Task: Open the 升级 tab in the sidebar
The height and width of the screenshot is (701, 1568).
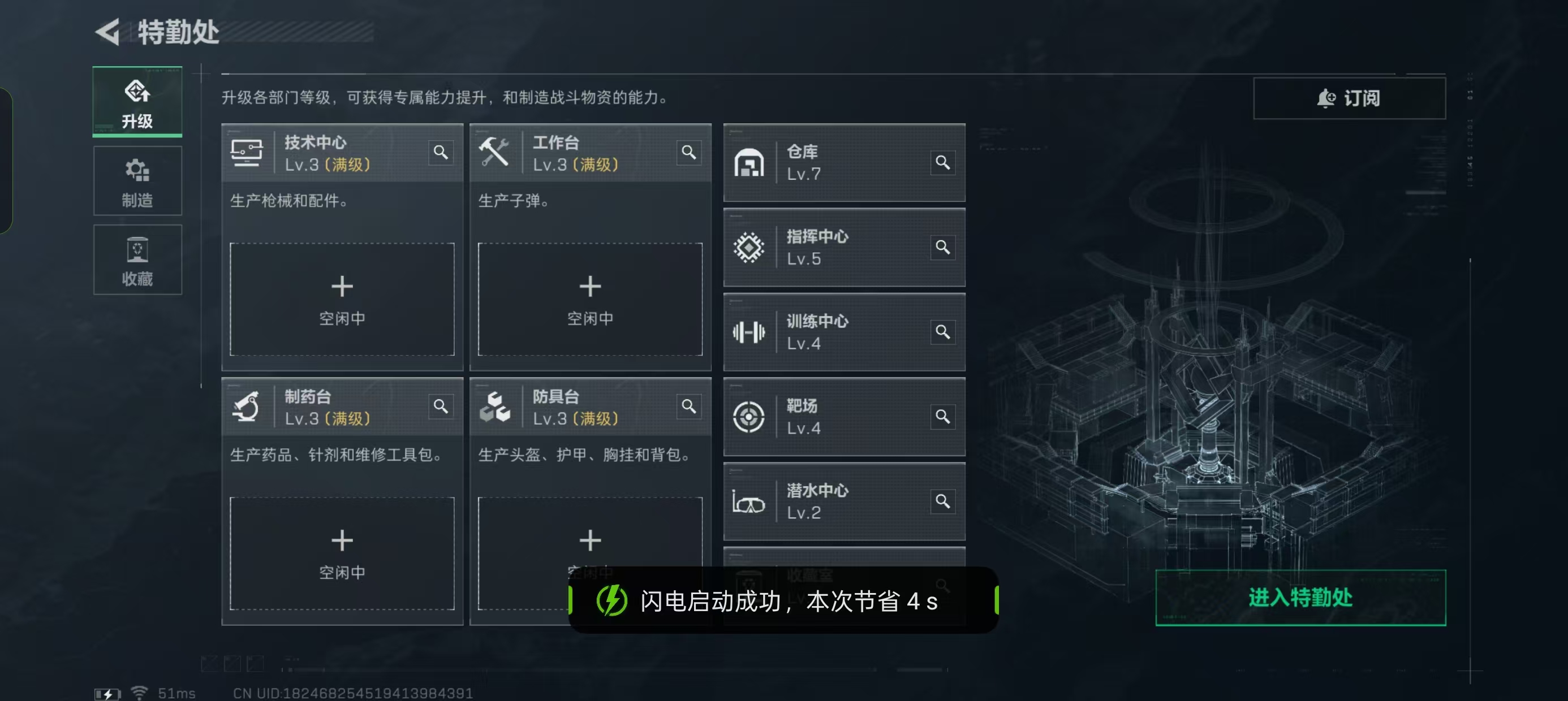Action: pos(137,102)
